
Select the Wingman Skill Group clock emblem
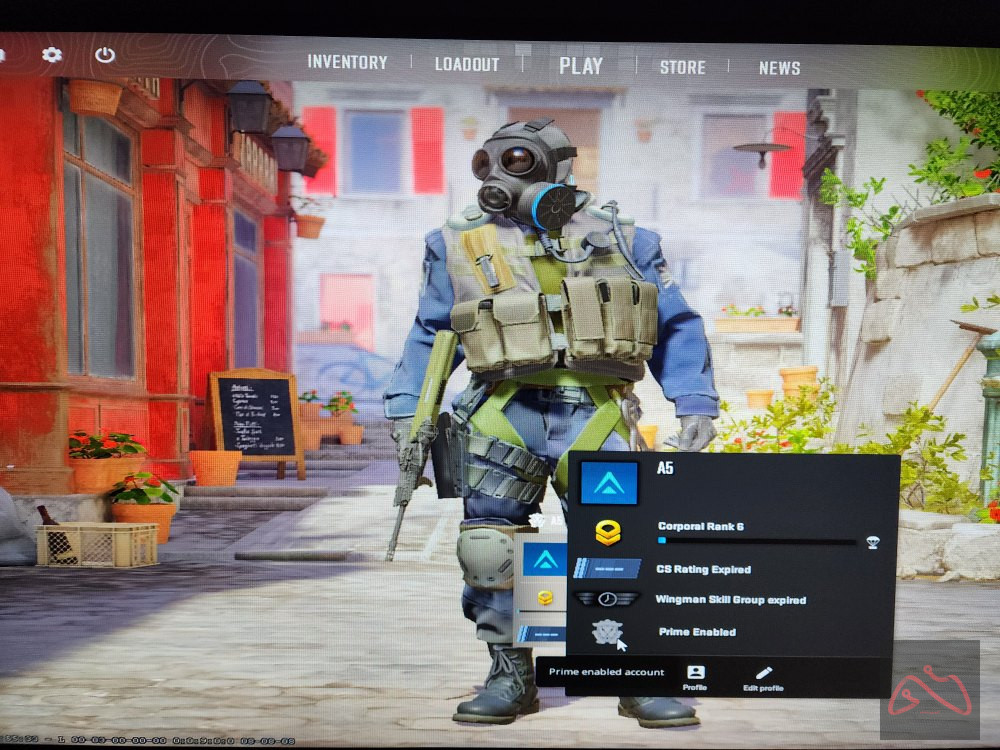pyautogui.click(x=608, y=599)
